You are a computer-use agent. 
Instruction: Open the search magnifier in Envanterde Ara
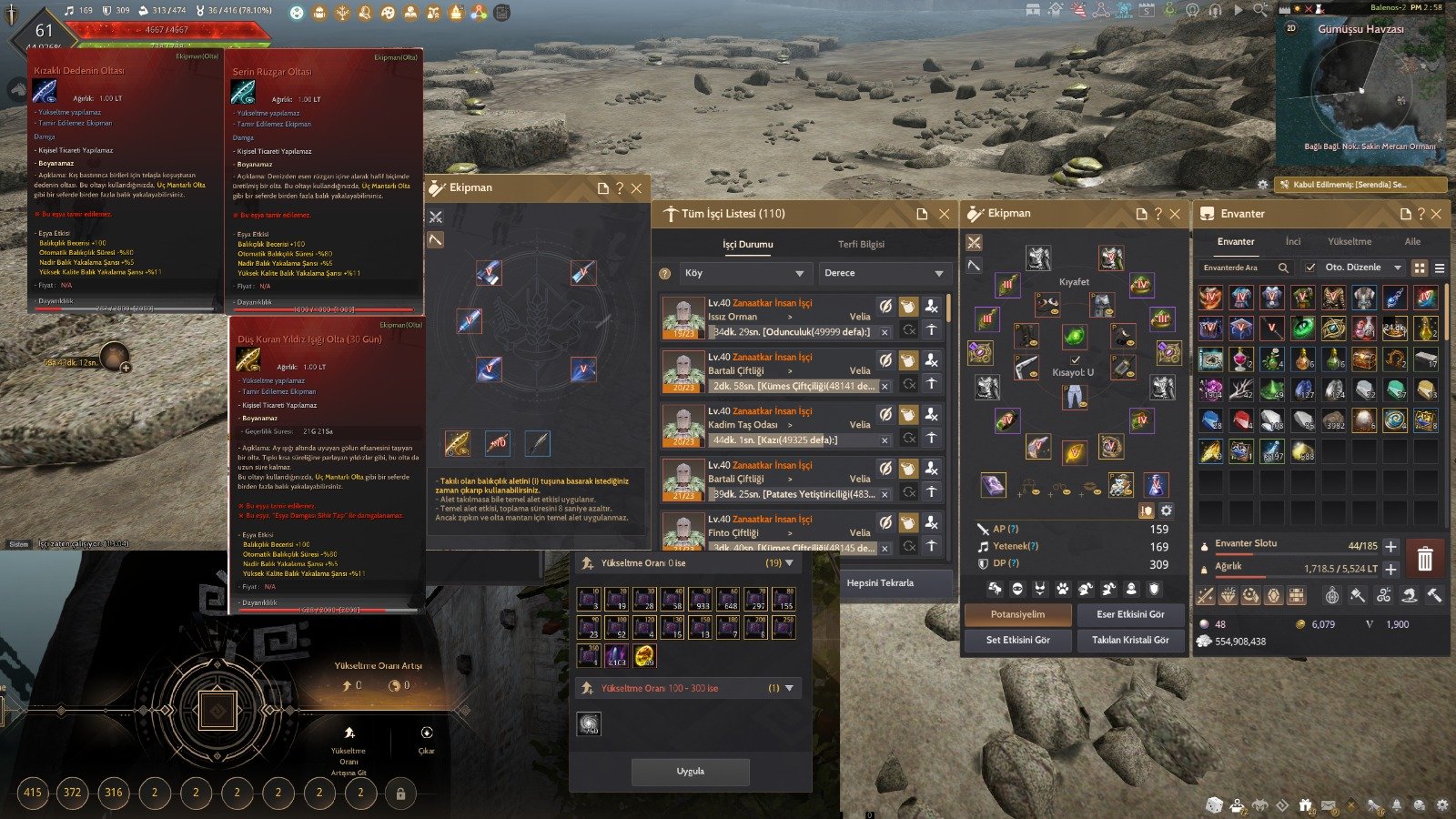click(1284, 268)
